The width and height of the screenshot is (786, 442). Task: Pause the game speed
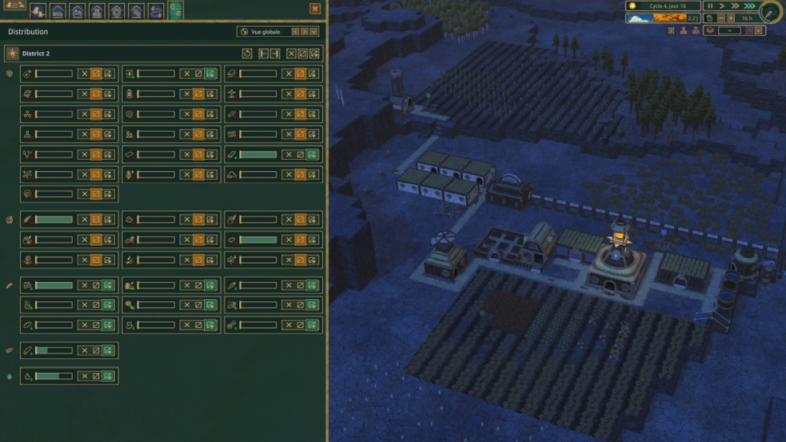tap(711, 6)
